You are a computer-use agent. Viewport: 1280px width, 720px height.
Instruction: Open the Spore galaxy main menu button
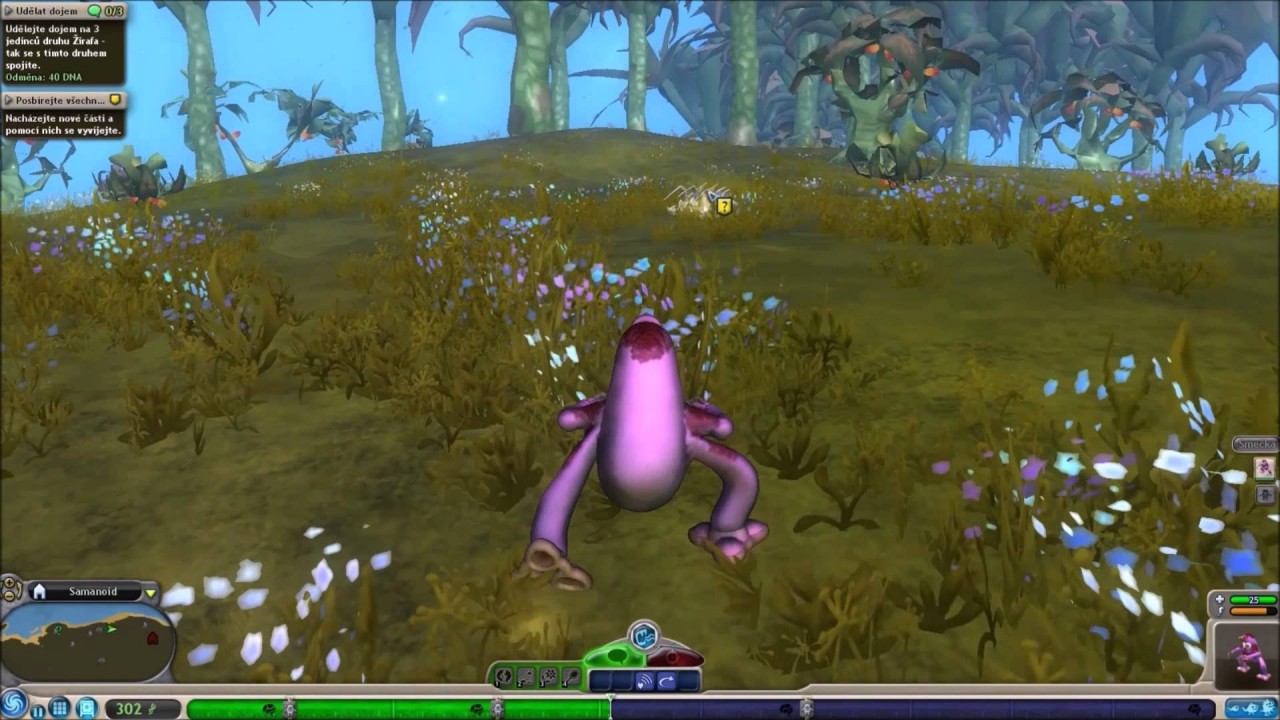[14, 704]
